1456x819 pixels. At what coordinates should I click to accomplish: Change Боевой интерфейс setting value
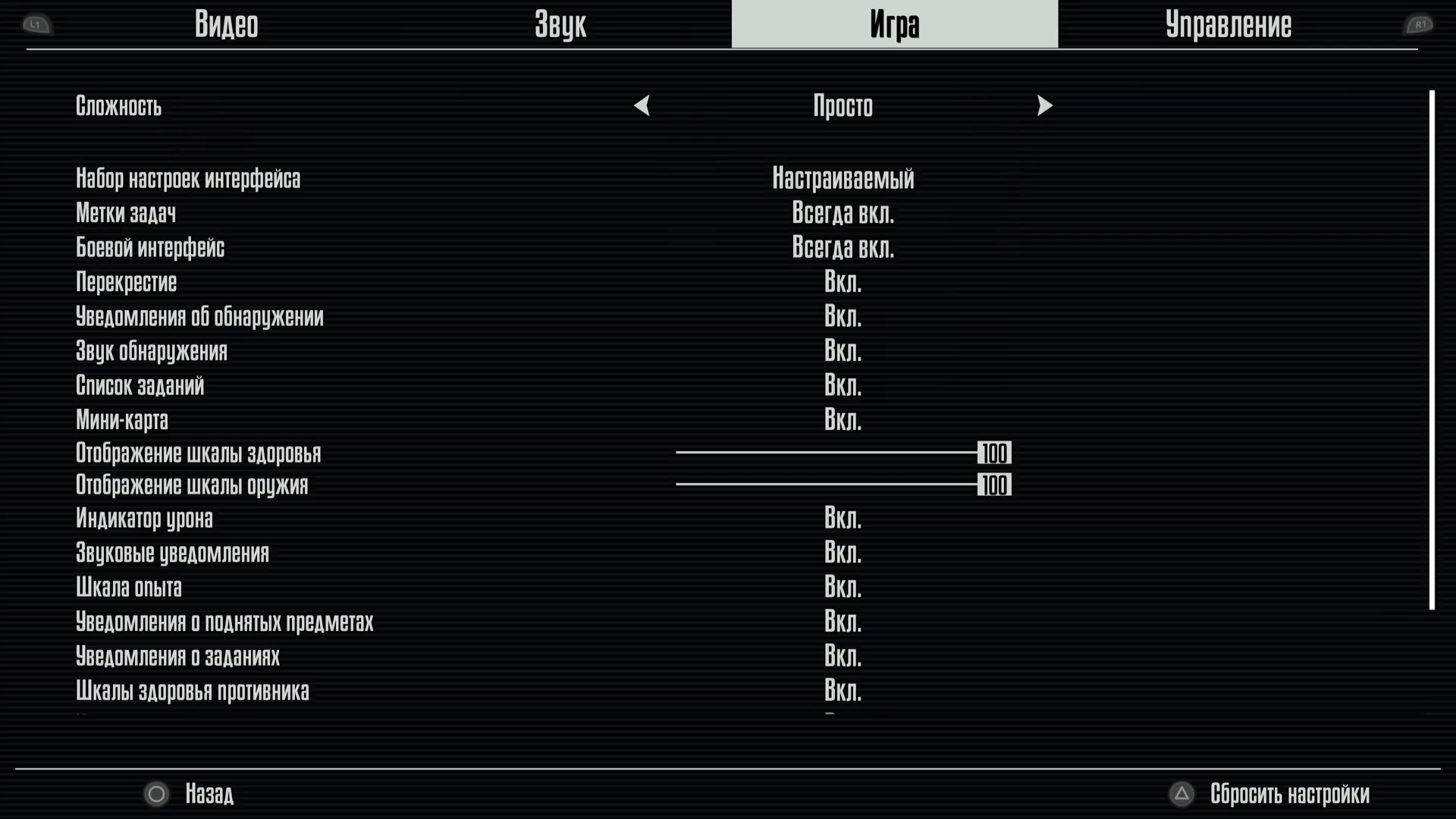(x=843, y=247)
